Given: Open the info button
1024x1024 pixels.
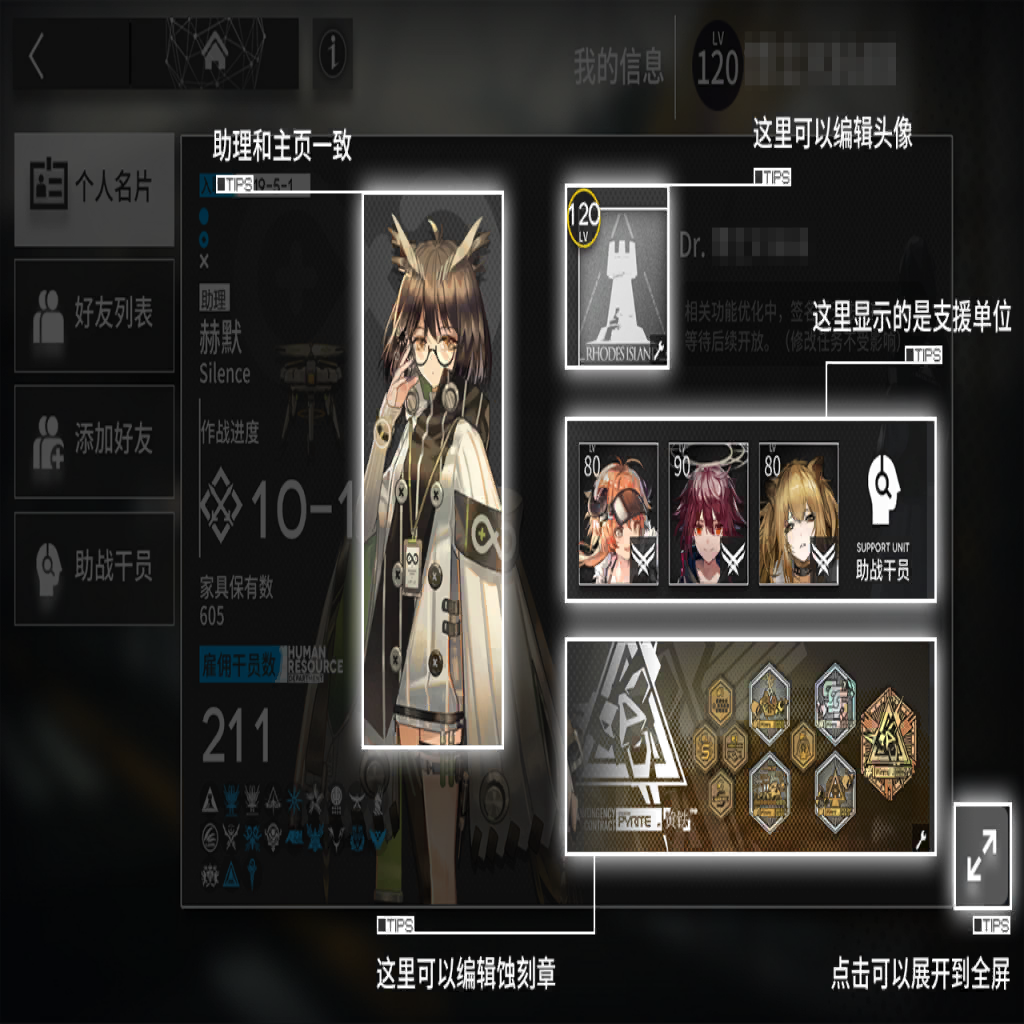Looking at the screenshot, I should click(x=332, y=56).
